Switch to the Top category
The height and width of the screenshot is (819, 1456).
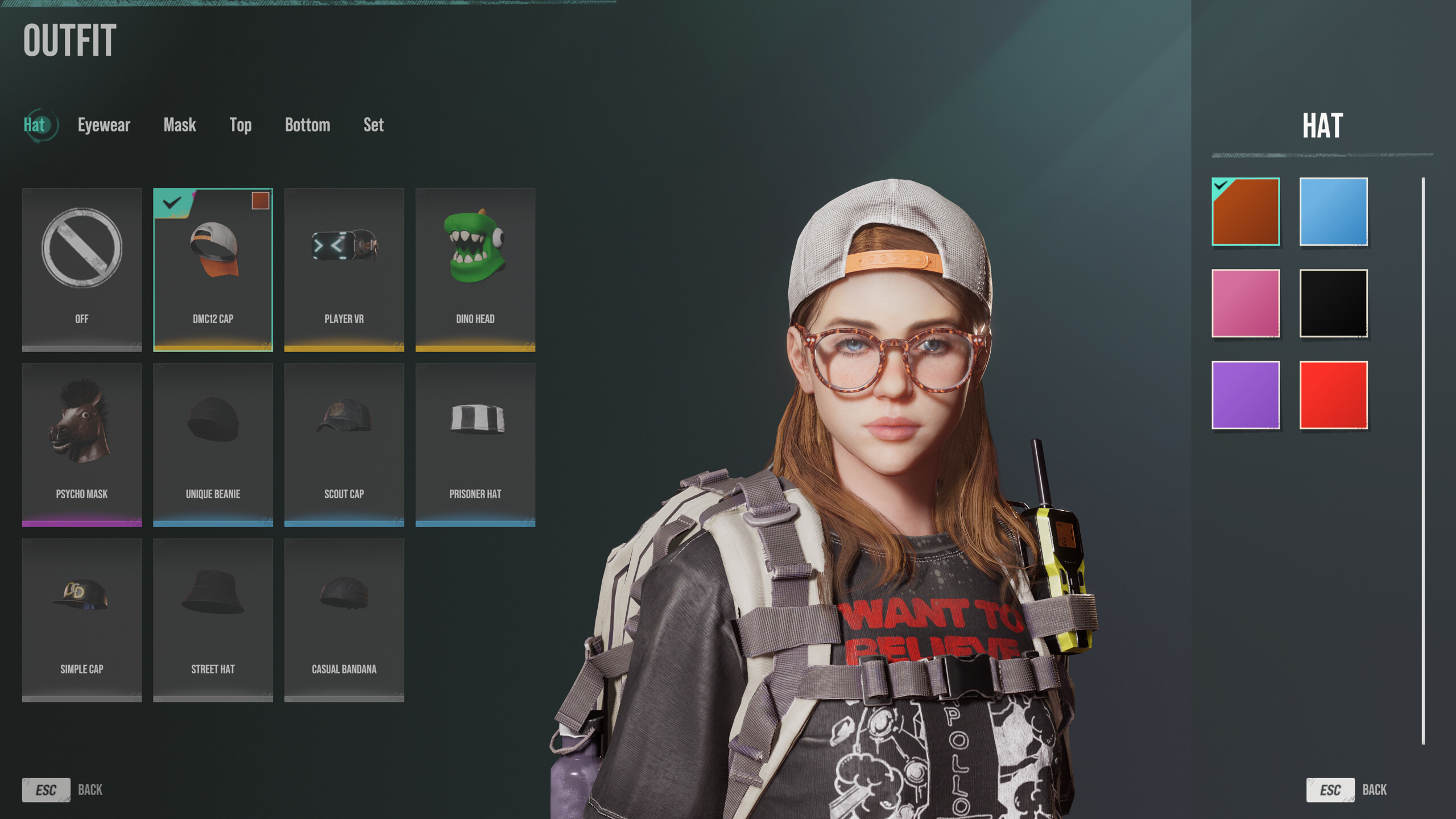point(241,125)
